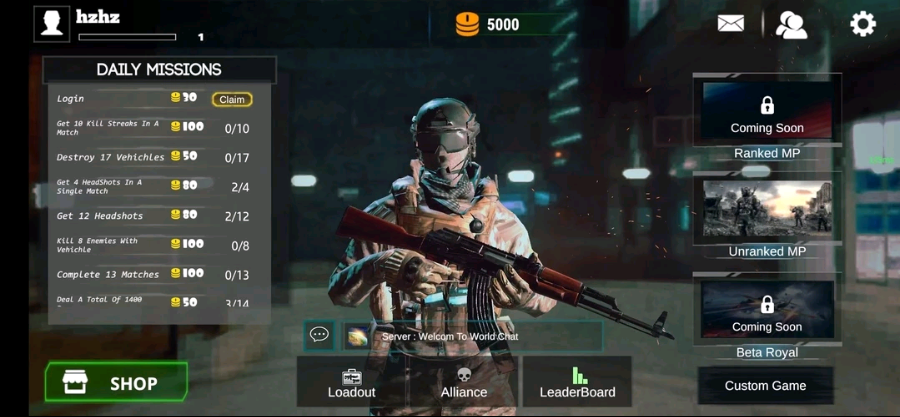The image size is (900, 417).
Task: Select the Destroy 17 Vehicles mission row
Action: (155, 157)
